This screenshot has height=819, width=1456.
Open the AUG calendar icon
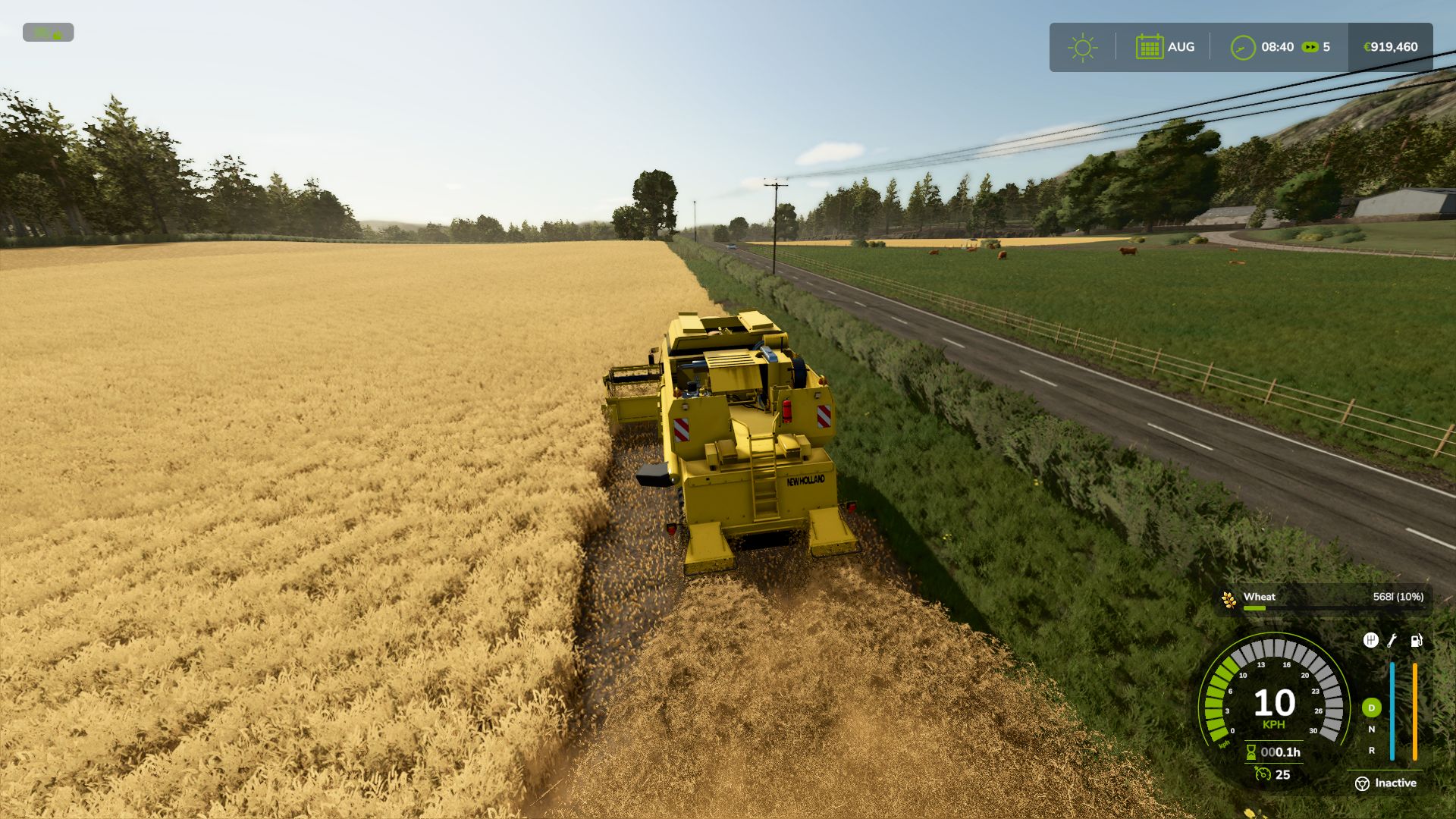(1150, 47)
